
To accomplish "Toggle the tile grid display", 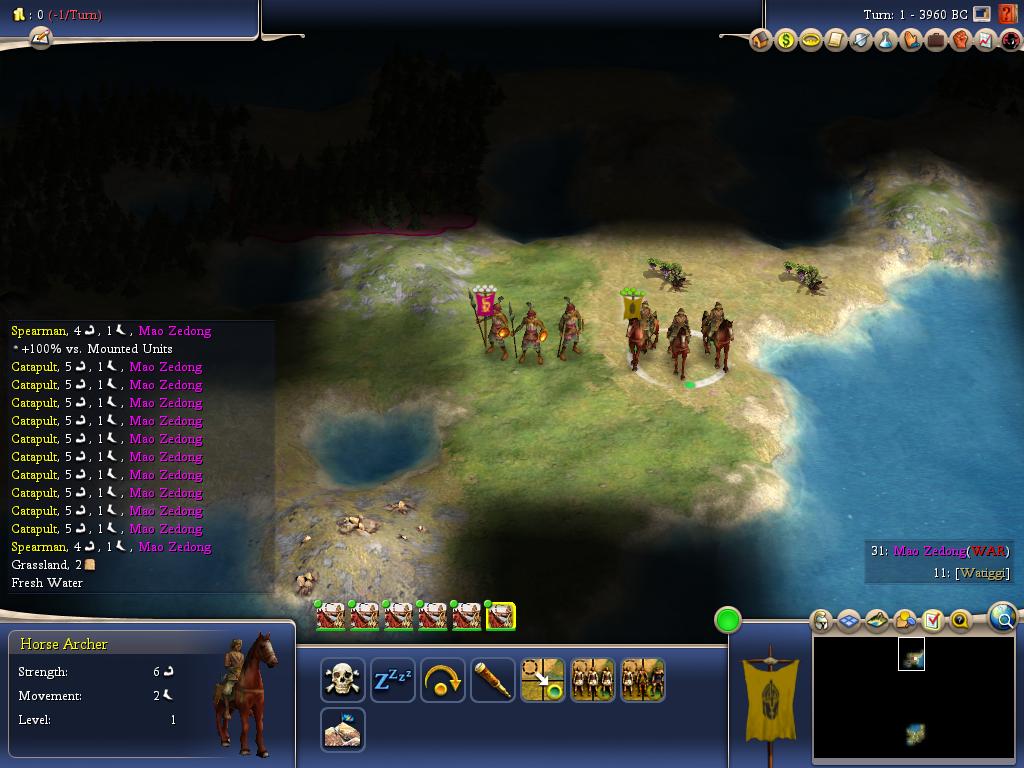I will tap(849, 621).
